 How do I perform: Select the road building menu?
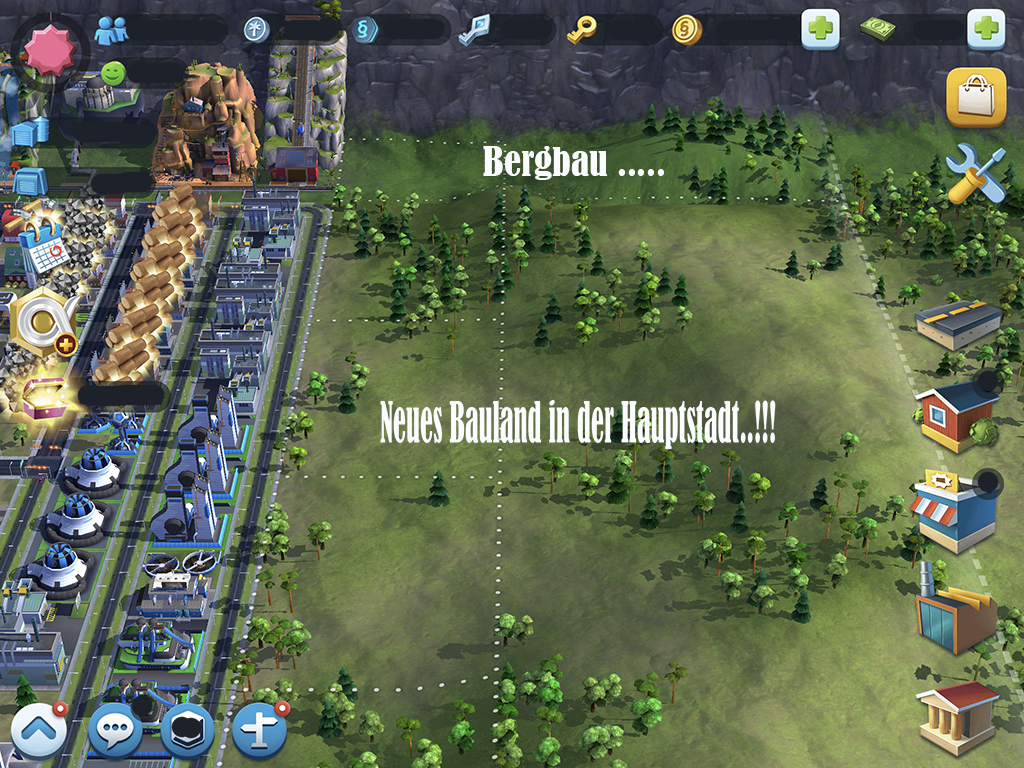tap(958, 322)
